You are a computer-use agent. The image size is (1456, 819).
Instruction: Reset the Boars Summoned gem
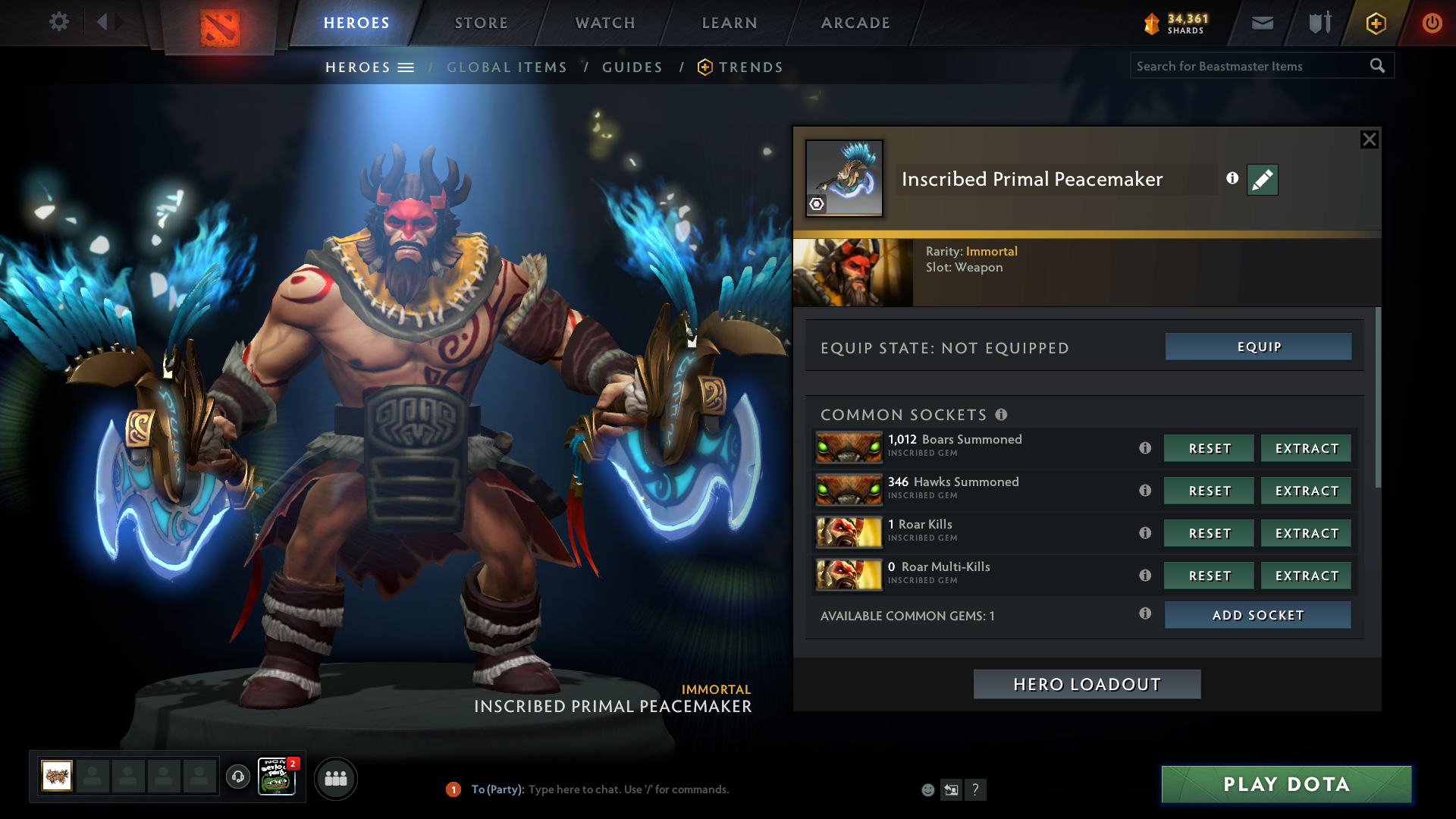click(1209, 448)
